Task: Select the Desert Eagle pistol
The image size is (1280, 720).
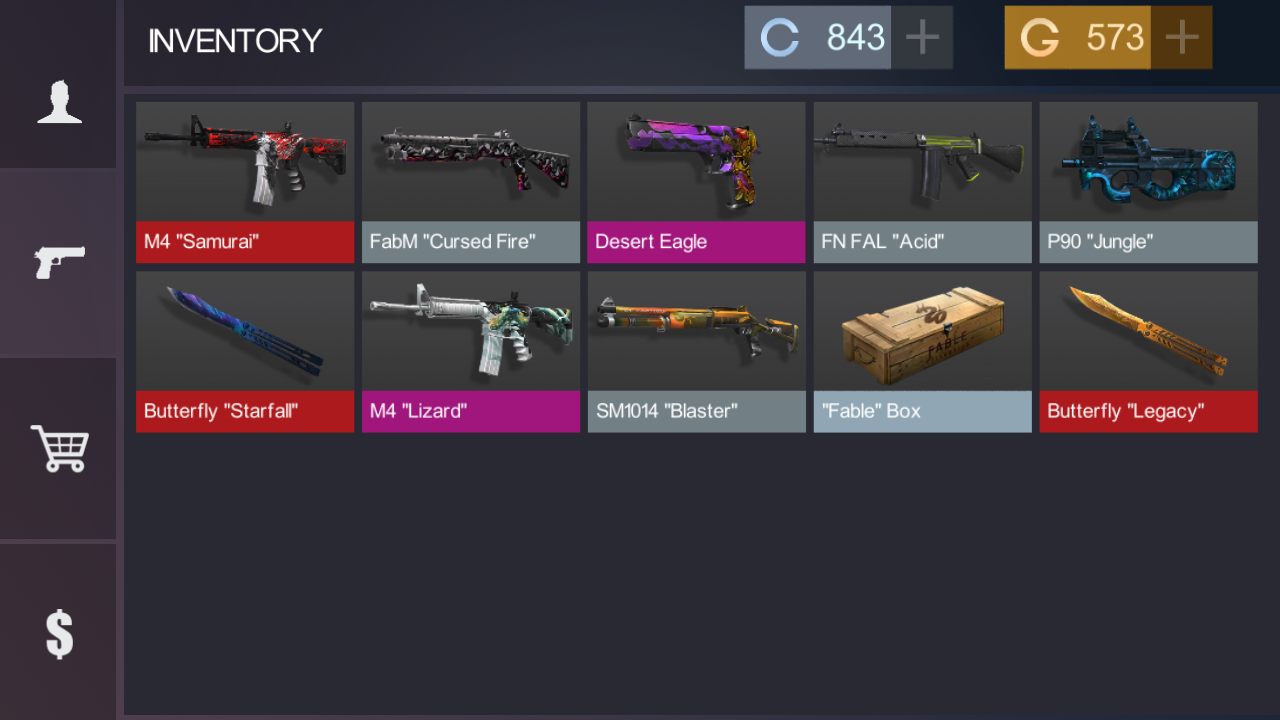Action: tap(696, 180)
